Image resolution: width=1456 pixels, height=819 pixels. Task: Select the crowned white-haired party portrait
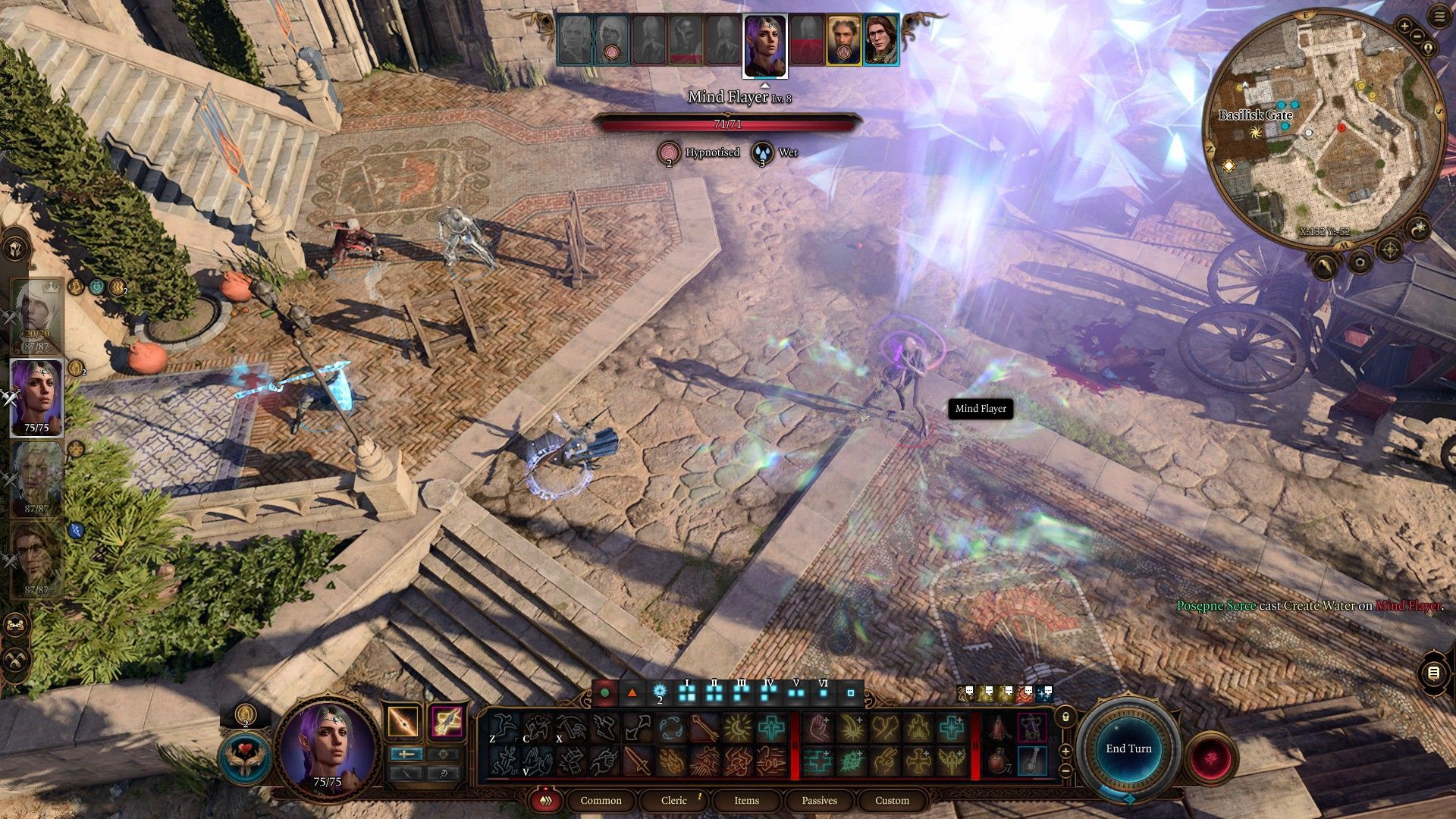click(x=36, y=315)
